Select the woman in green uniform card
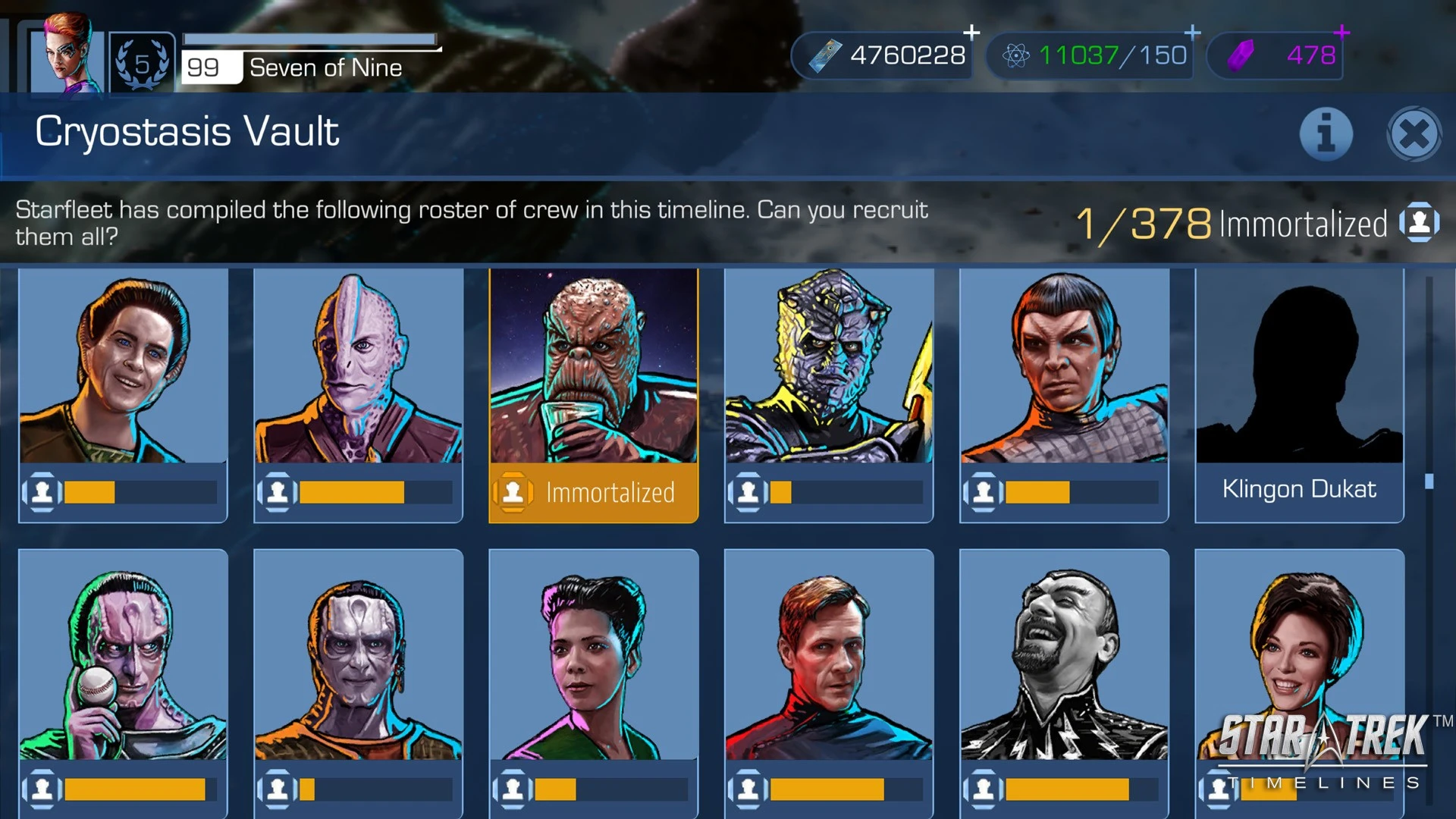This screenshot has height=819, width=1456. (x=593, y=675)
